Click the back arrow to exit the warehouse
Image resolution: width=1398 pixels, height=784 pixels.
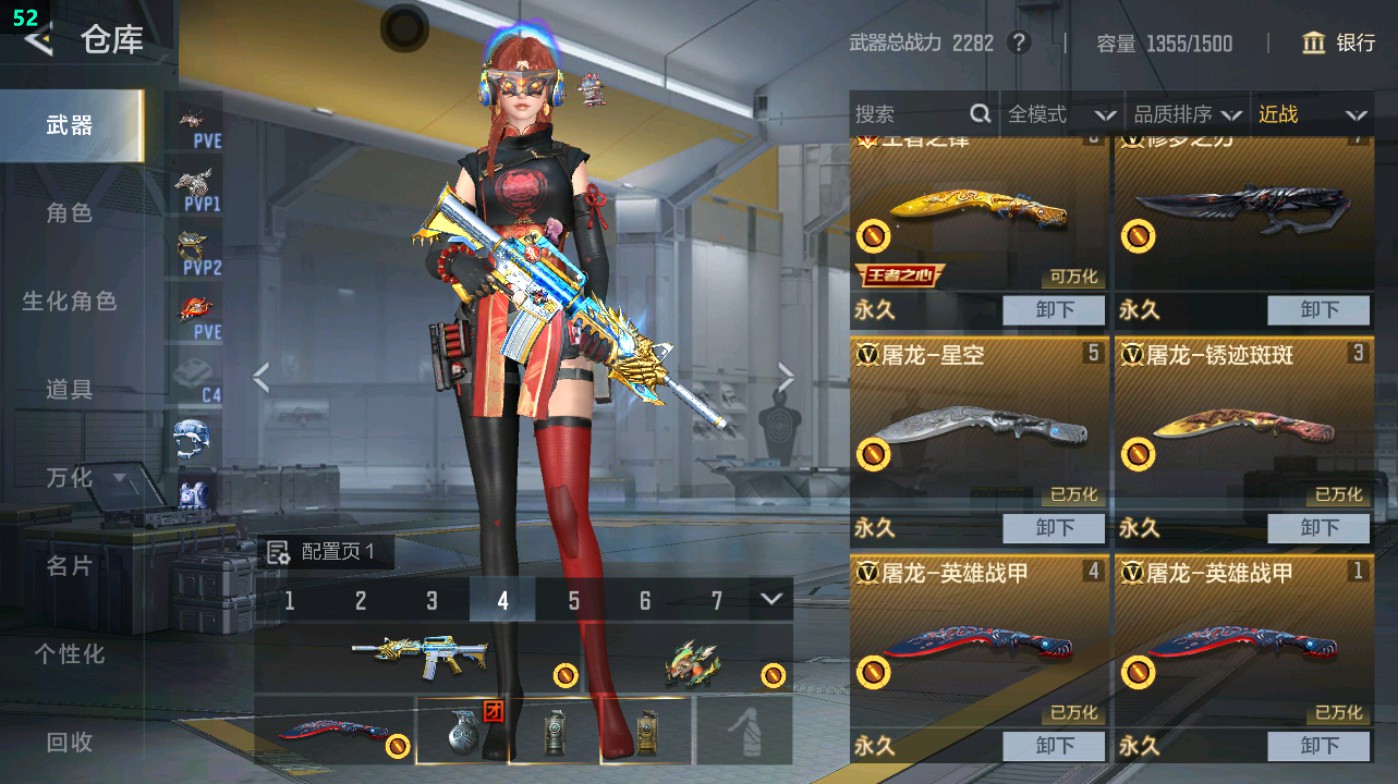click(x=37, y=42)
